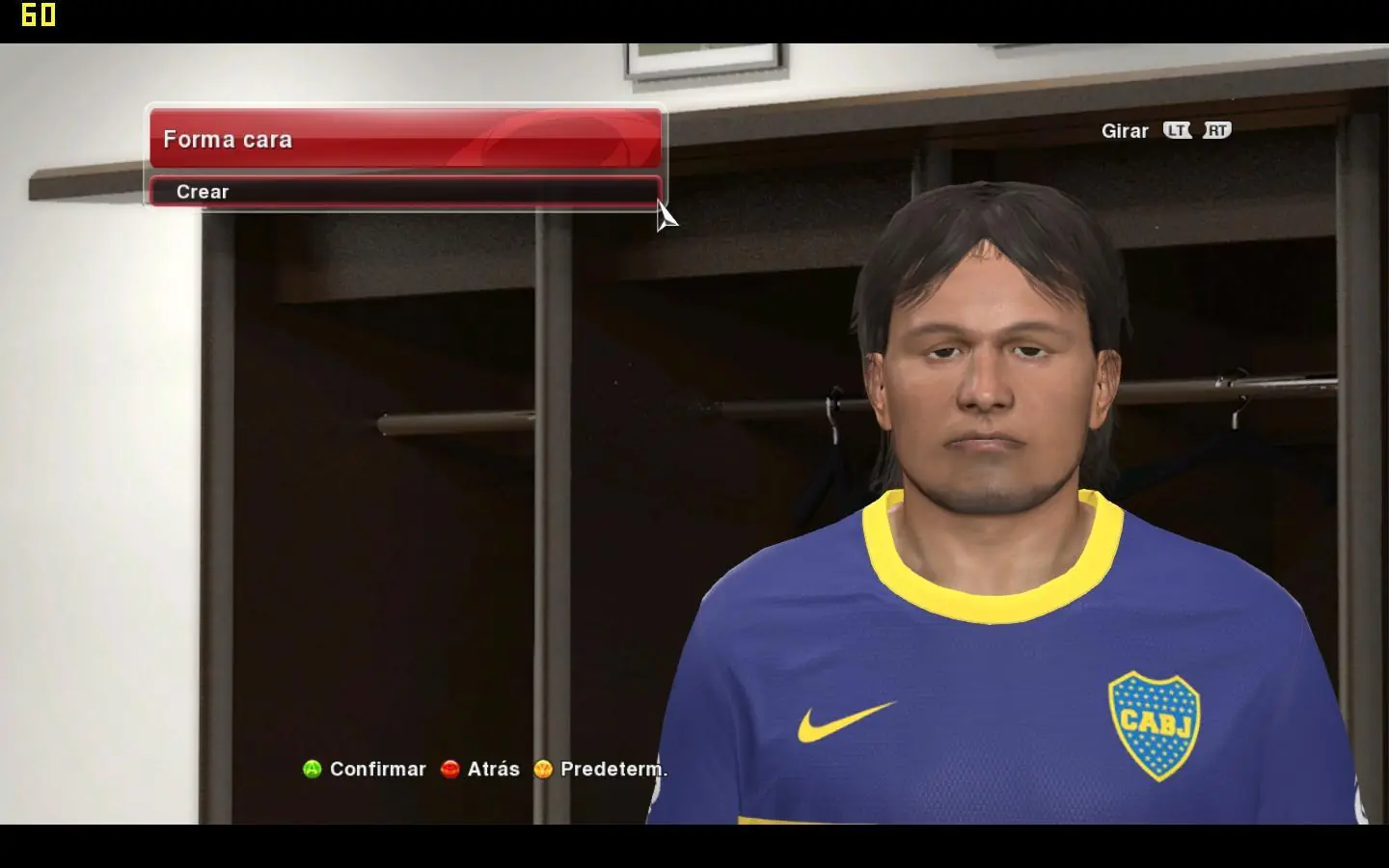Confirm changes via the Confirmar label
Image resolution: width=1389 pixels, height=868 pixels.
(x=378, y=770)
